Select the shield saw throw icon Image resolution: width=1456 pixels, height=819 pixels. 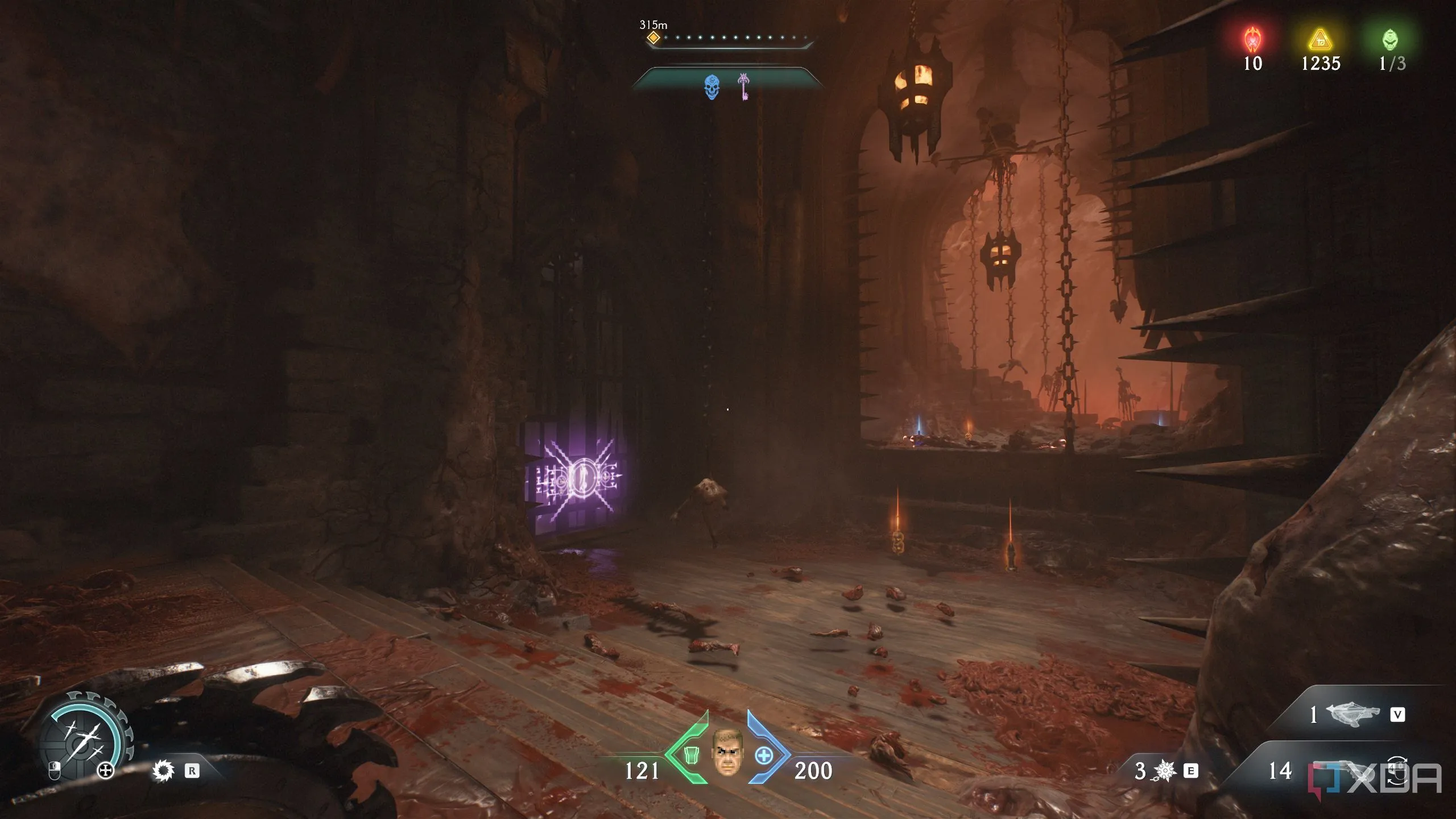[164, 771]
